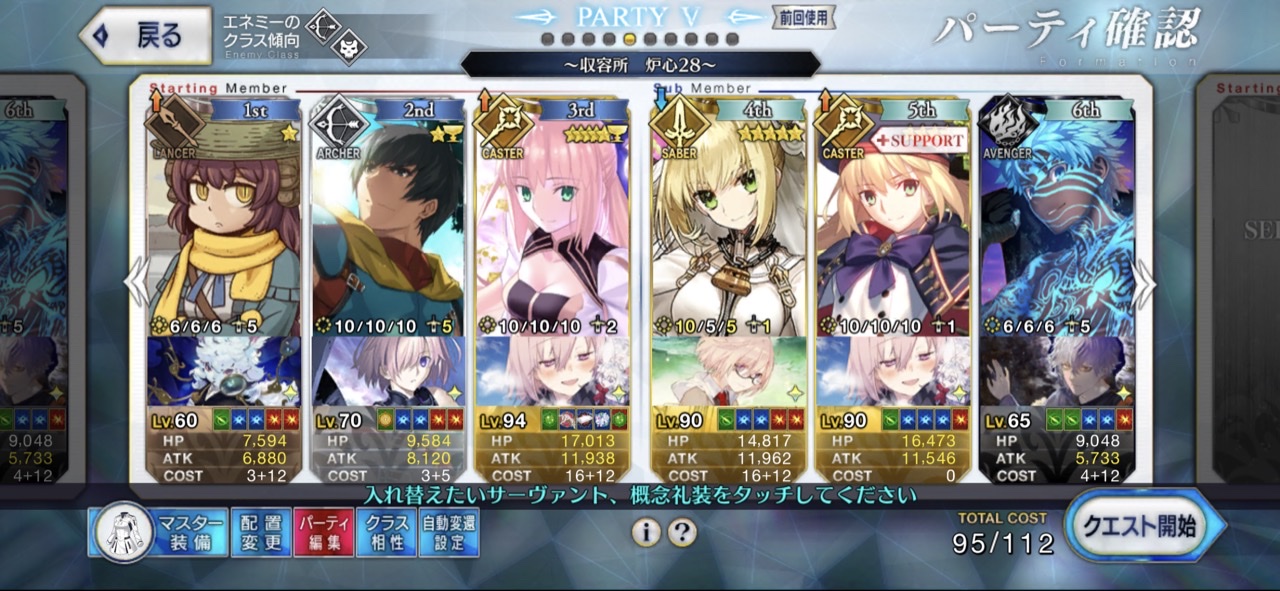Open the question mark help button
This screenshot has width=1280, height=591.
[x=682, y=533]
